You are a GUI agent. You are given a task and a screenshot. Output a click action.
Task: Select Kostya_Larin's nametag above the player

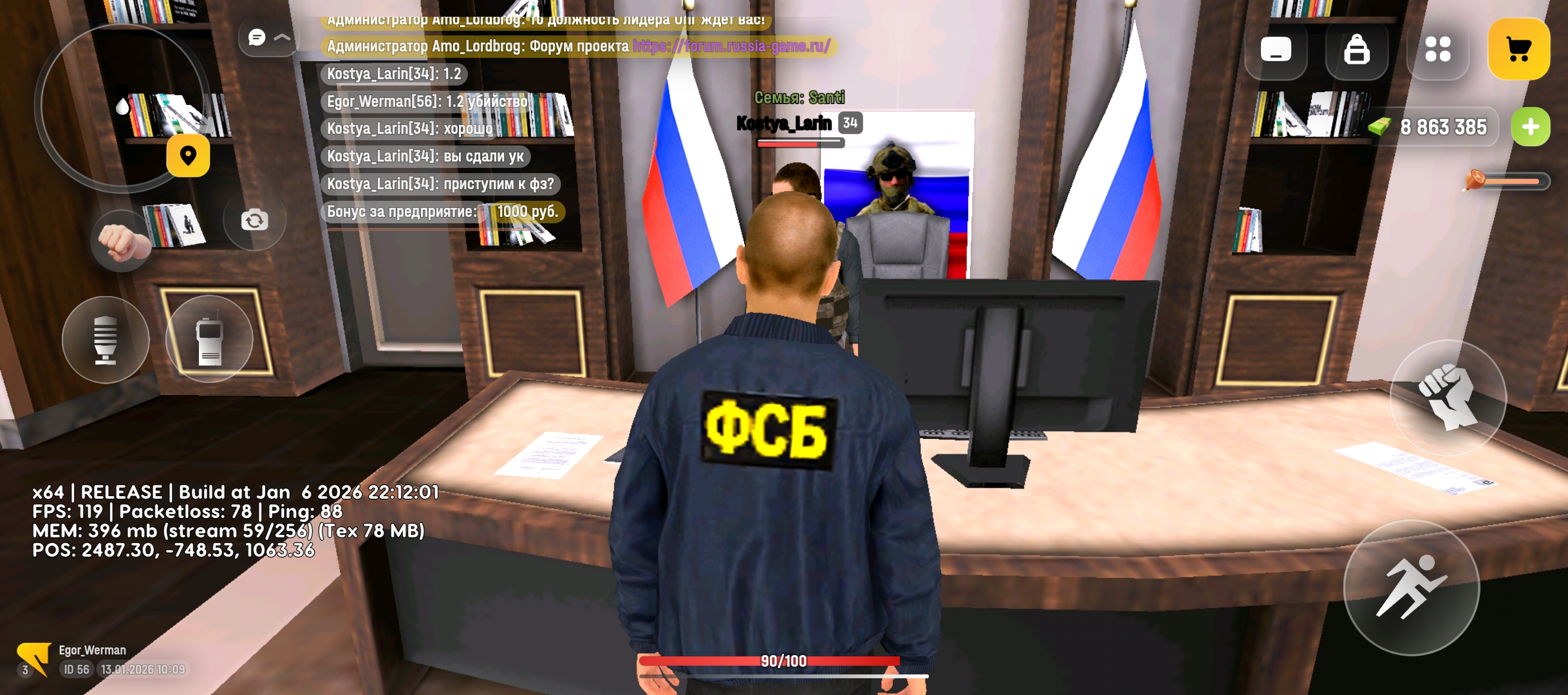click(x=784, y=124)
